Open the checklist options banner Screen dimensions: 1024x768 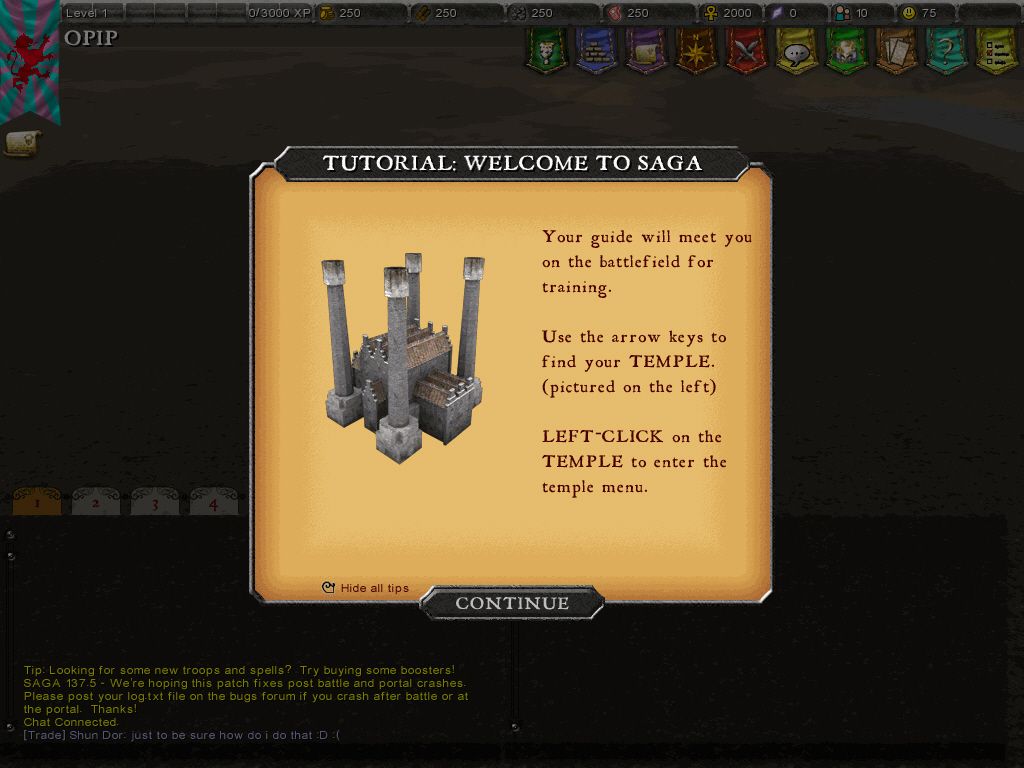995,49
